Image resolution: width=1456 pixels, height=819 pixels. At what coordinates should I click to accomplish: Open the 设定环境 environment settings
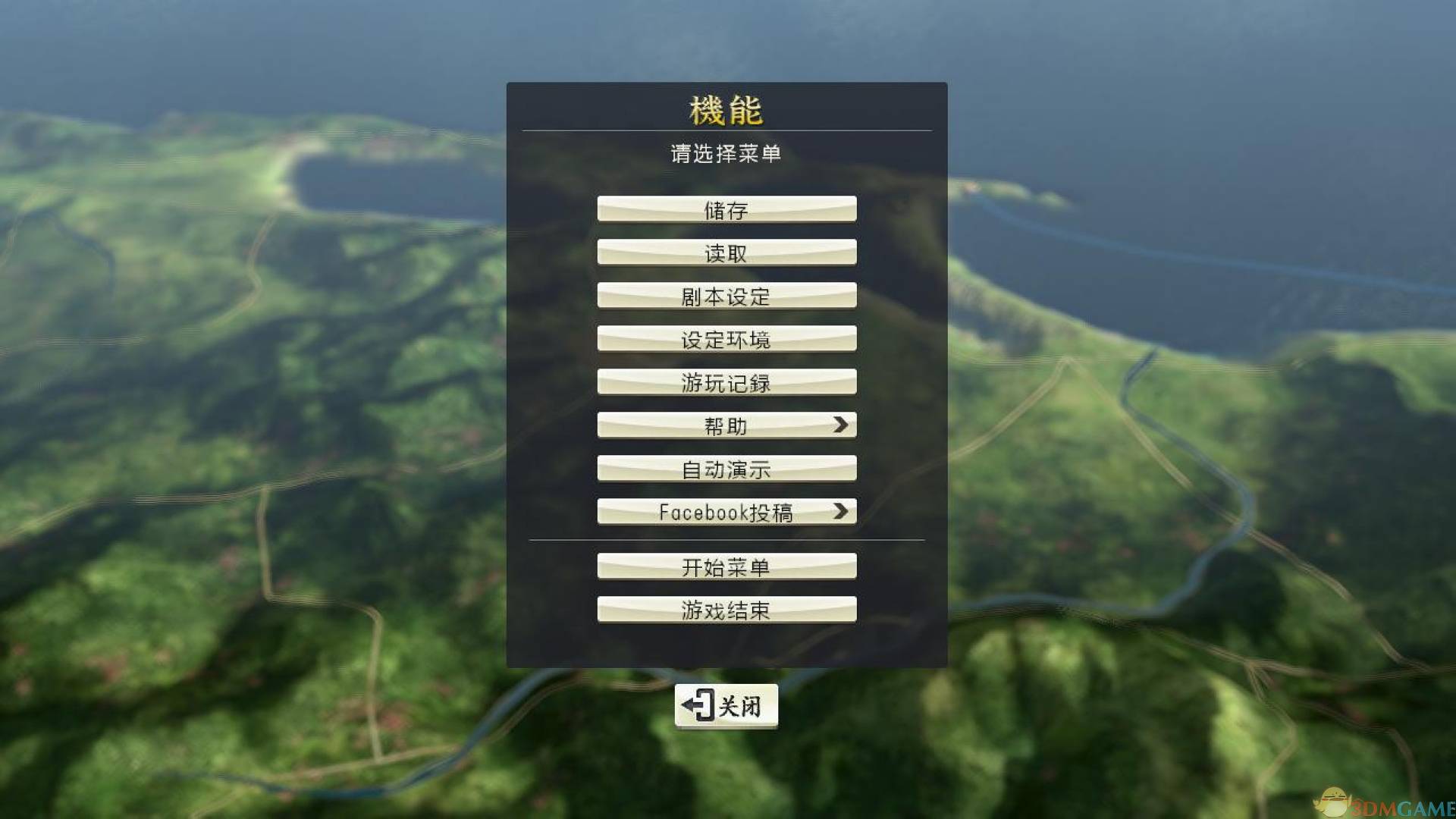[x=726, y=340]
